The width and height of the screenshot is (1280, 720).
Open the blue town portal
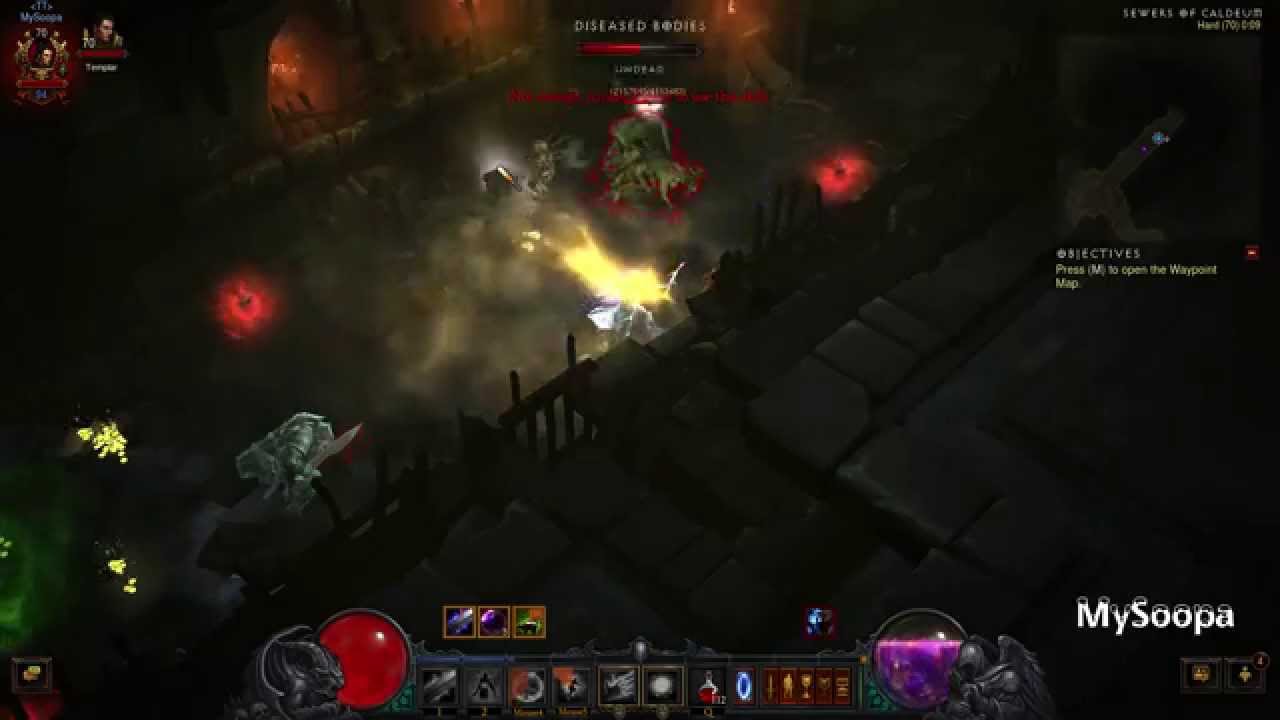[x=745, y=686]
